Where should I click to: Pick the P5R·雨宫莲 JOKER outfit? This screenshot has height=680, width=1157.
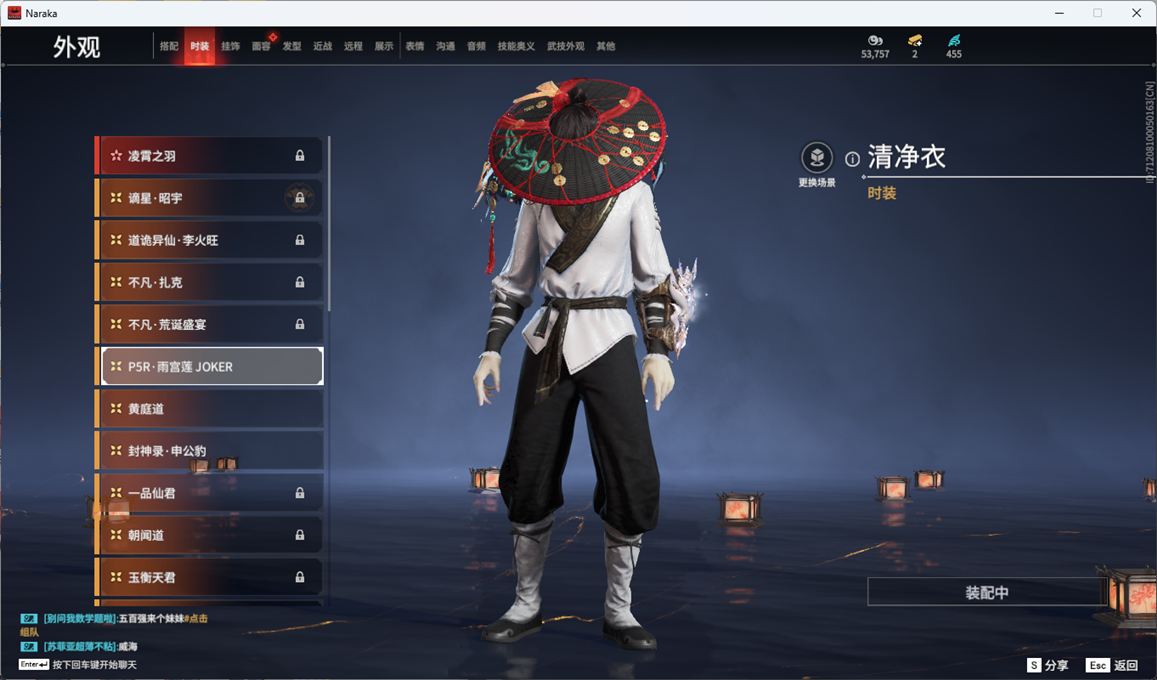pos(210,367)
